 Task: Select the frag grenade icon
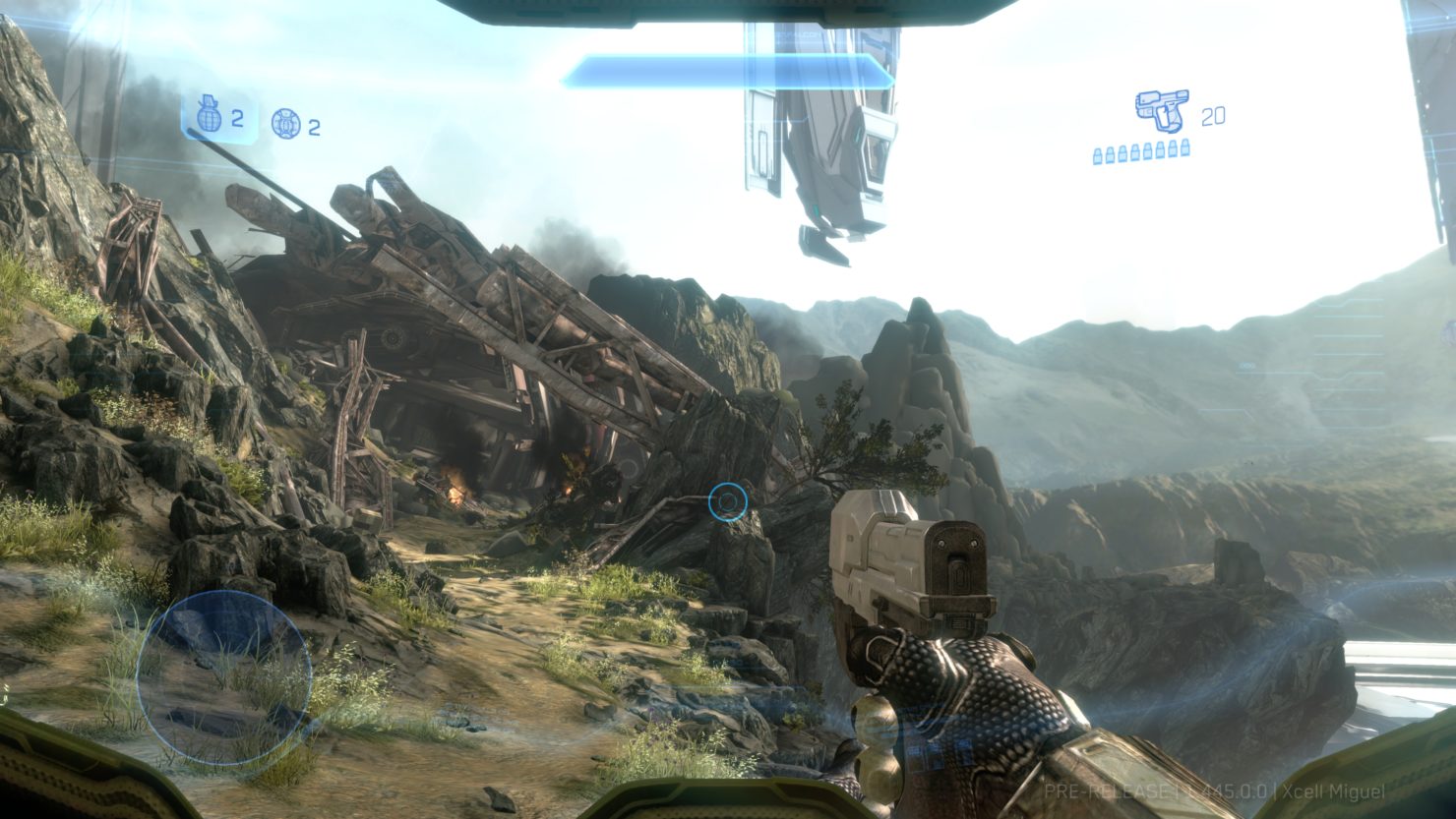210,118
